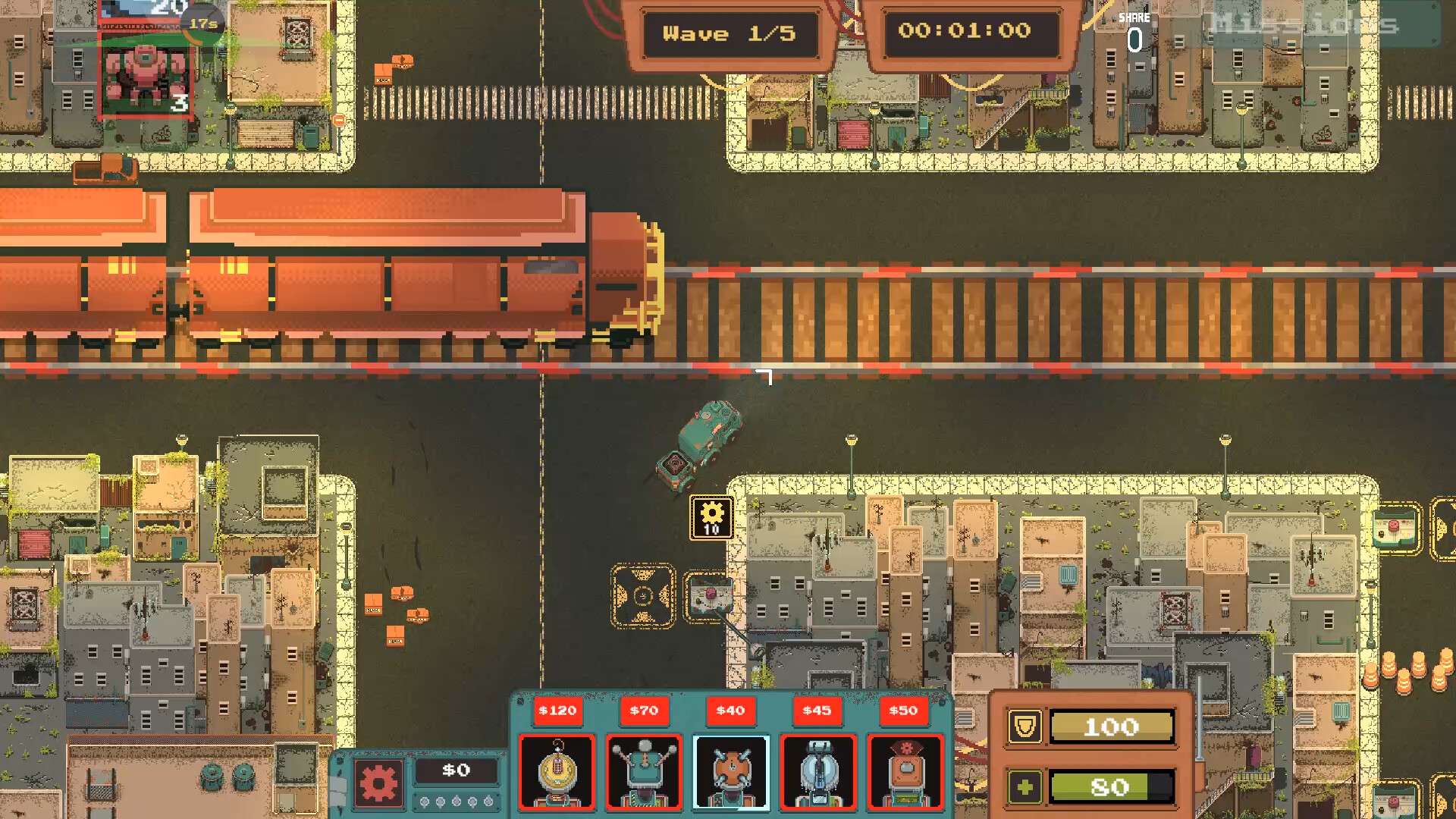Choose the $50 orange box turret card
The image size is (1456, 819).
904,771
